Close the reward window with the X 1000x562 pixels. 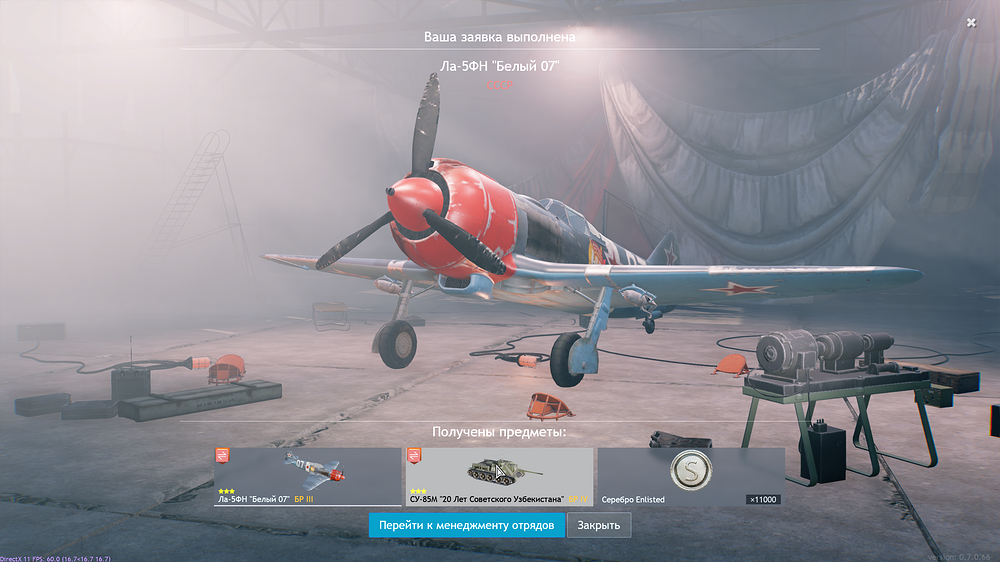[x=971, y=22]
